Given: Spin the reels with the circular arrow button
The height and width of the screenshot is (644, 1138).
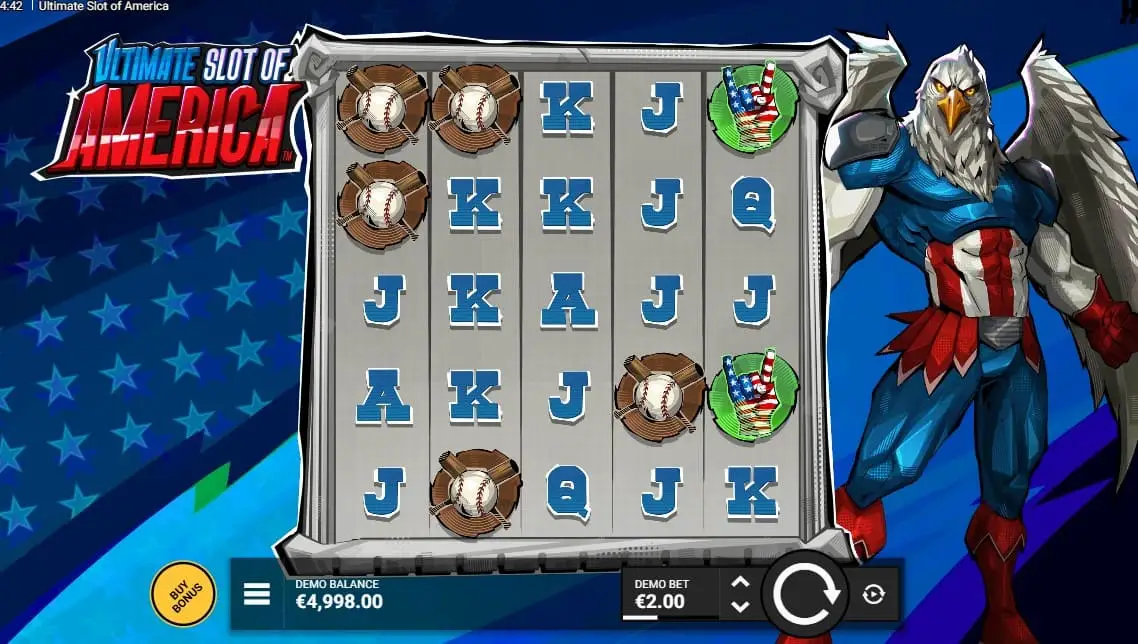Looking at the screenshot, I should pos(805,595).
